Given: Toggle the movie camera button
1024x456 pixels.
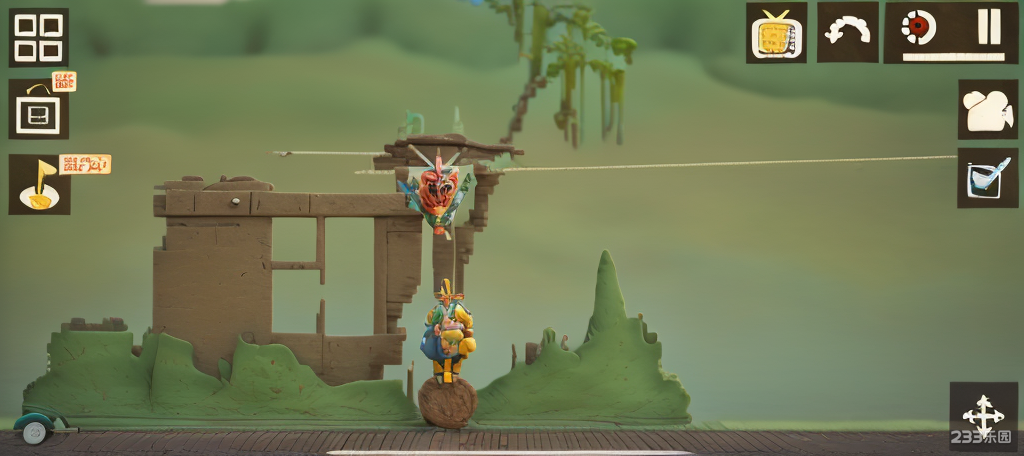Looking at the screenshot, I should (987, 110).
